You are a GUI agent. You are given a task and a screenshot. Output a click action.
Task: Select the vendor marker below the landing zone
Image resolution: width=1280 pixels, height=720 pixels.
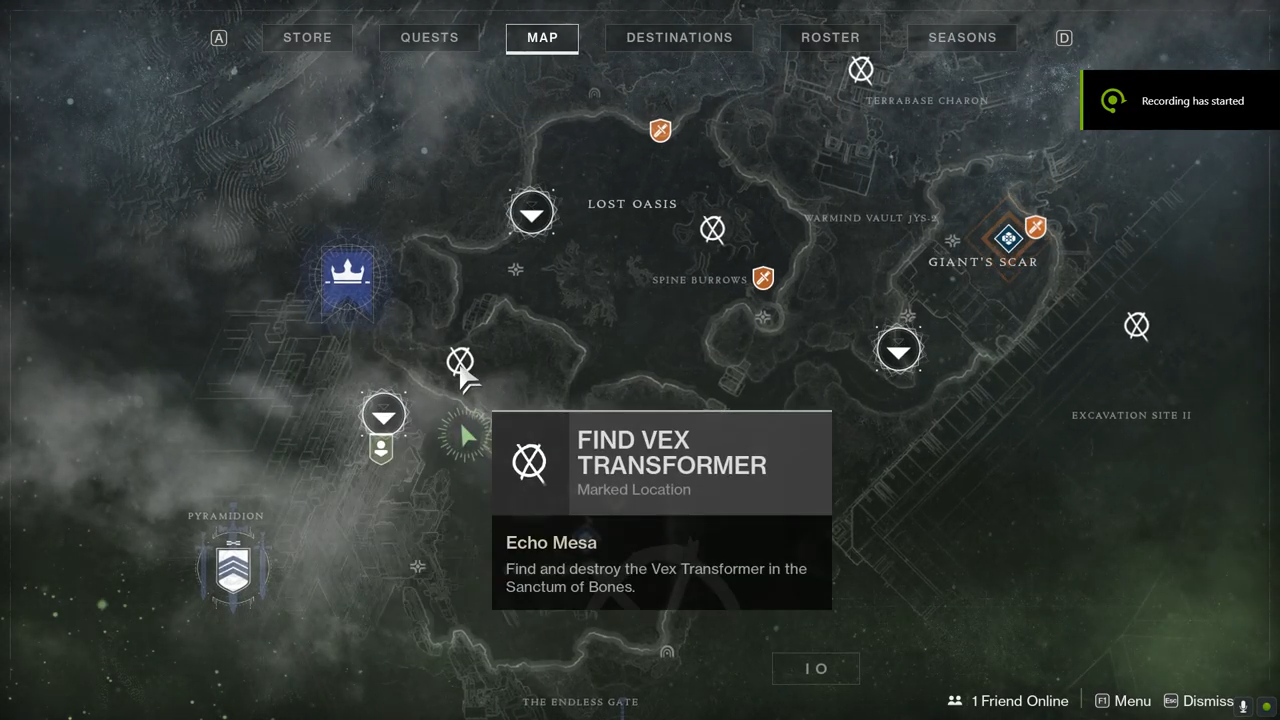381,449
